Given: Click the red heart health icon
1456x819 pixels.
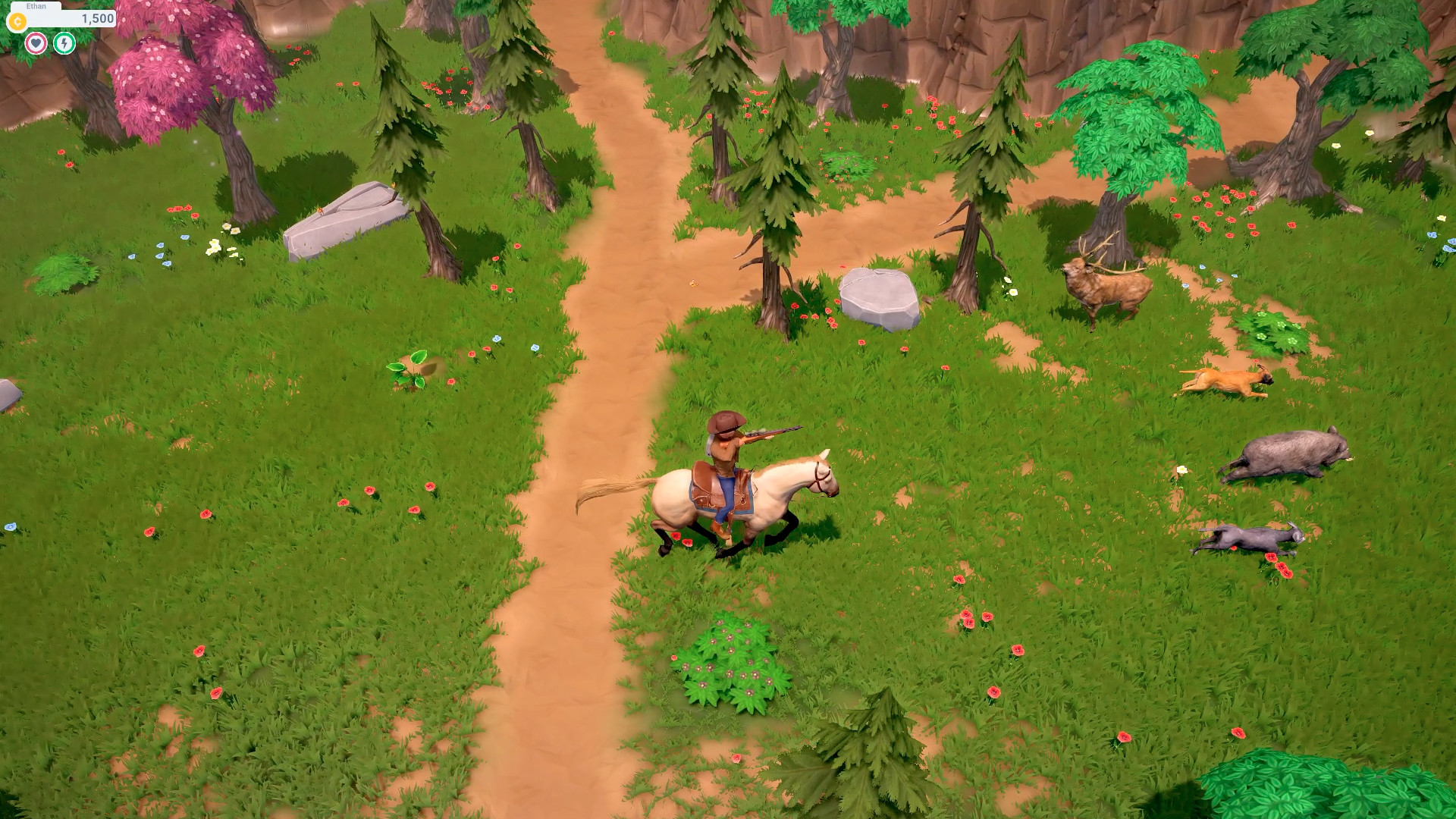Looking at the screenshot, I should point(37,43).
